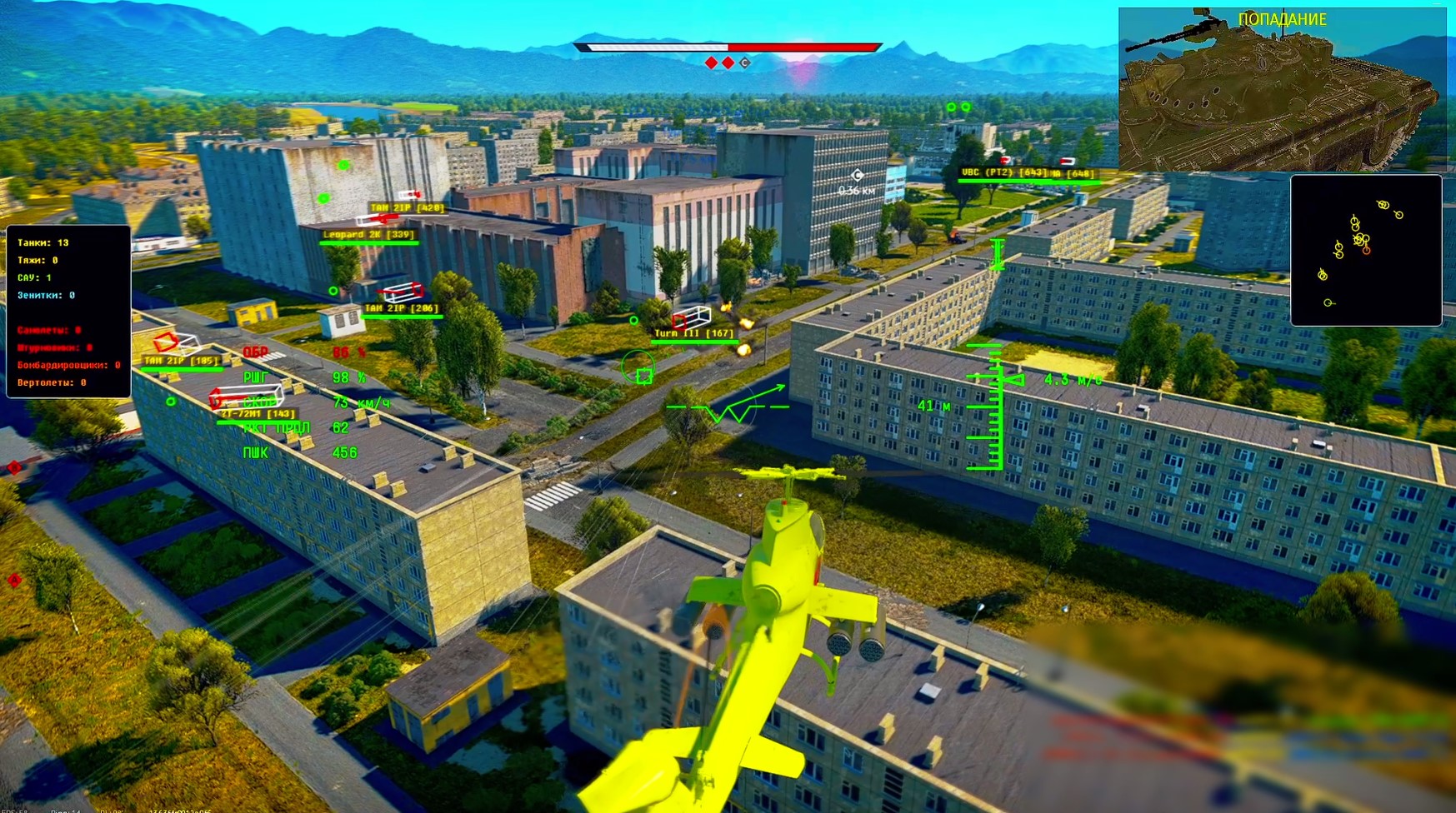Select the Leopard 2K [339] target marker

tap(368, 235)
